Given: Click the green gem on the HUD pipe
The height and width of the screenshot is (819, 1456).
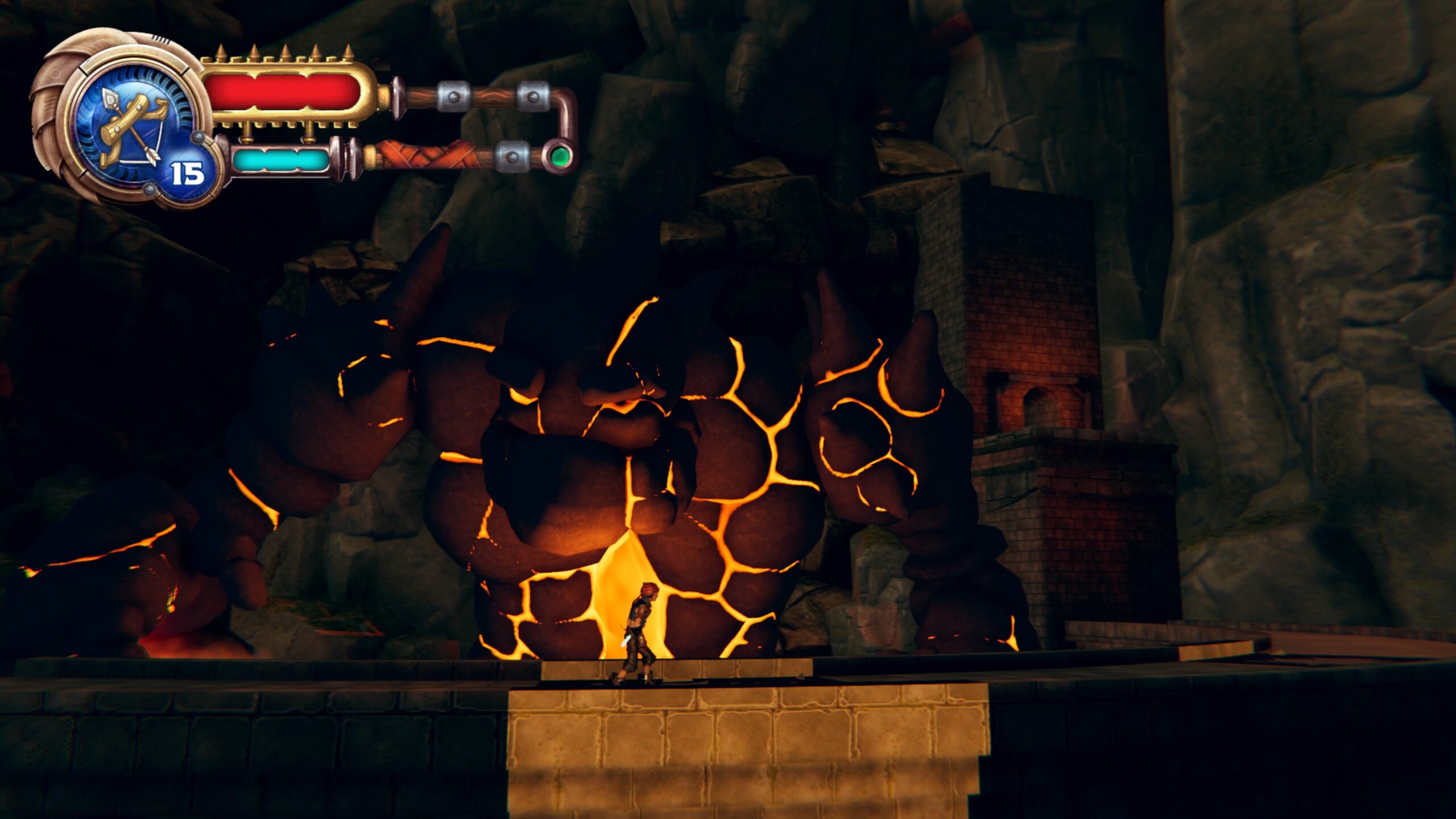Looking at the screenshot, I should click(x=560, y=155).
